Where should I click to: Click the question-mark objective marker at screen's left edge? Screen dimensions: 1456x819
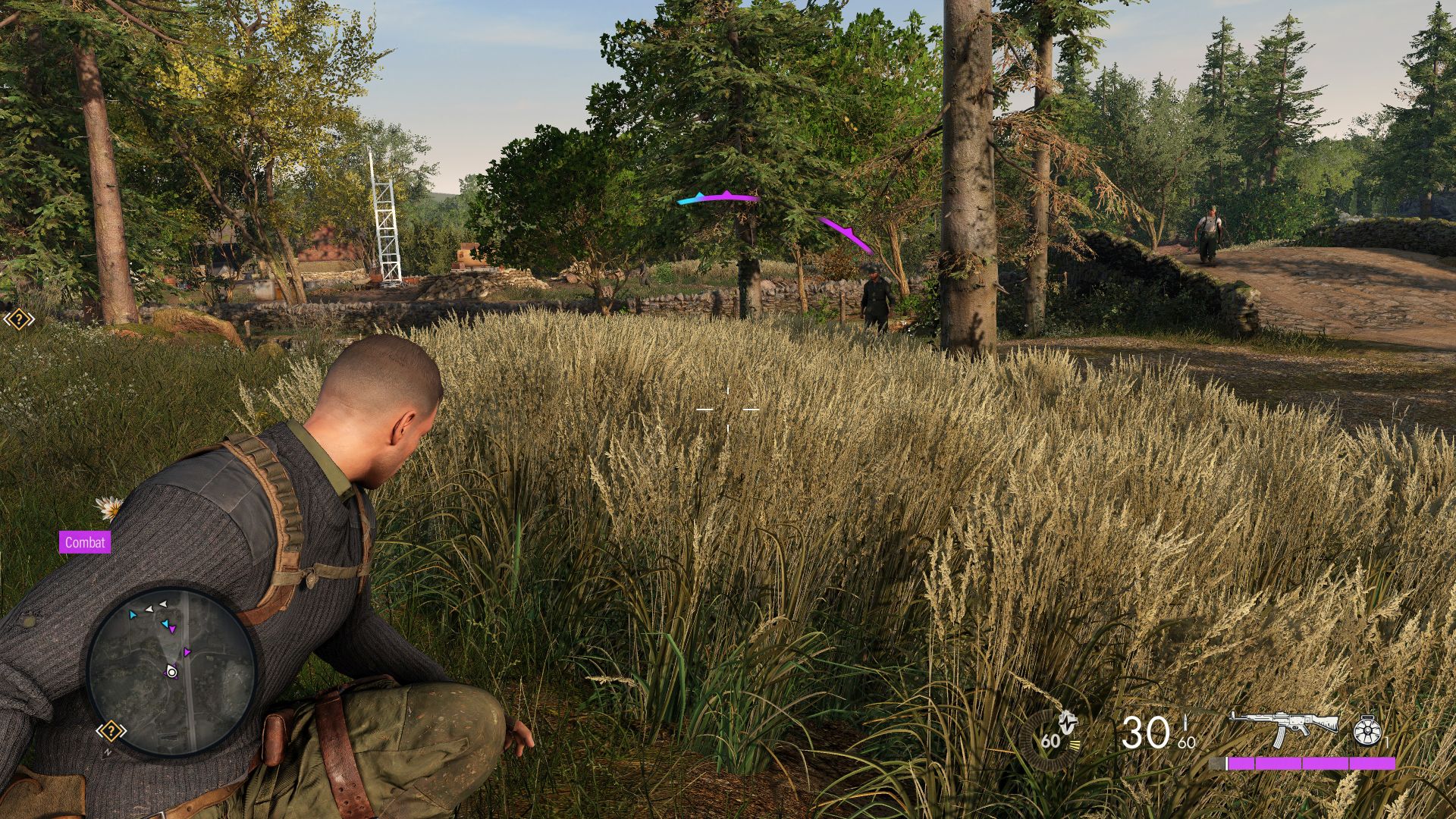tap(18, 319)
